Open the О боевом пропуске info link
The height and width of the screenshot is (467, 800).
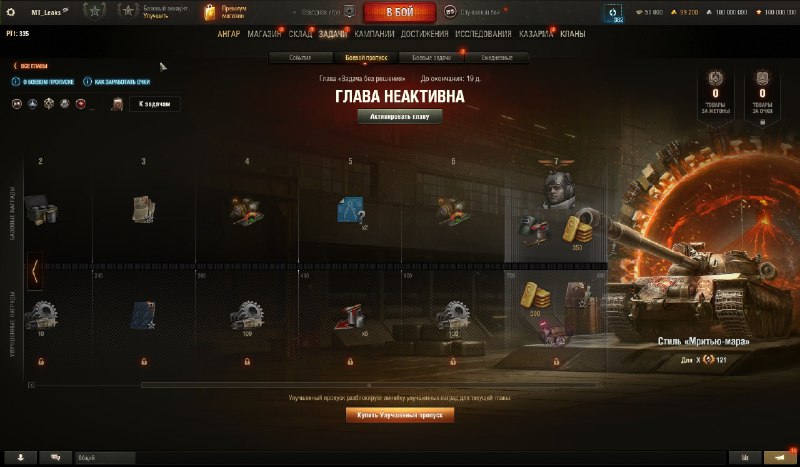(44, 82)
